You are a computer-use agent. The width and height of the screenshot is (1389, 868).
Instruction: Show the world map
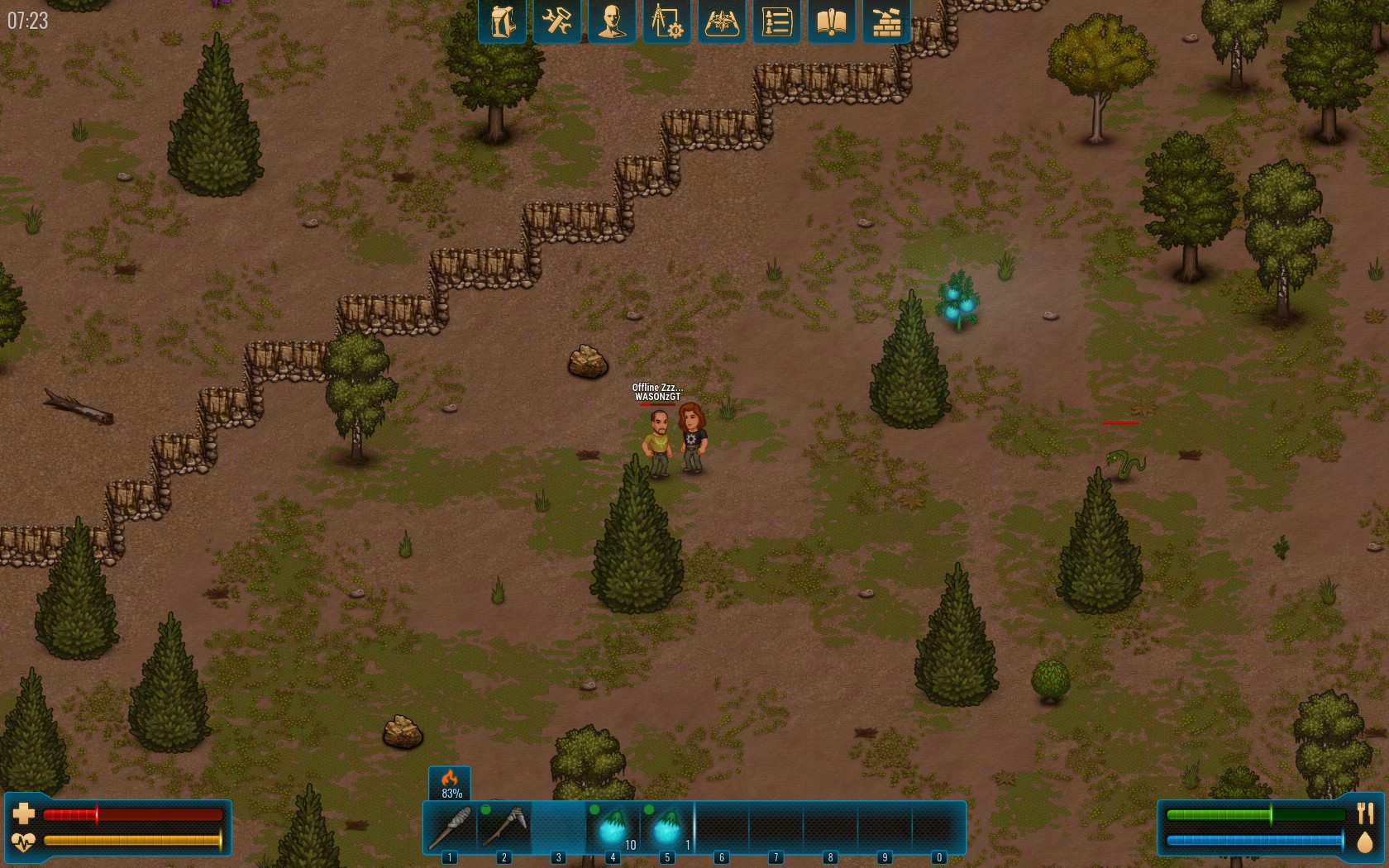click(x=722, y=21)
